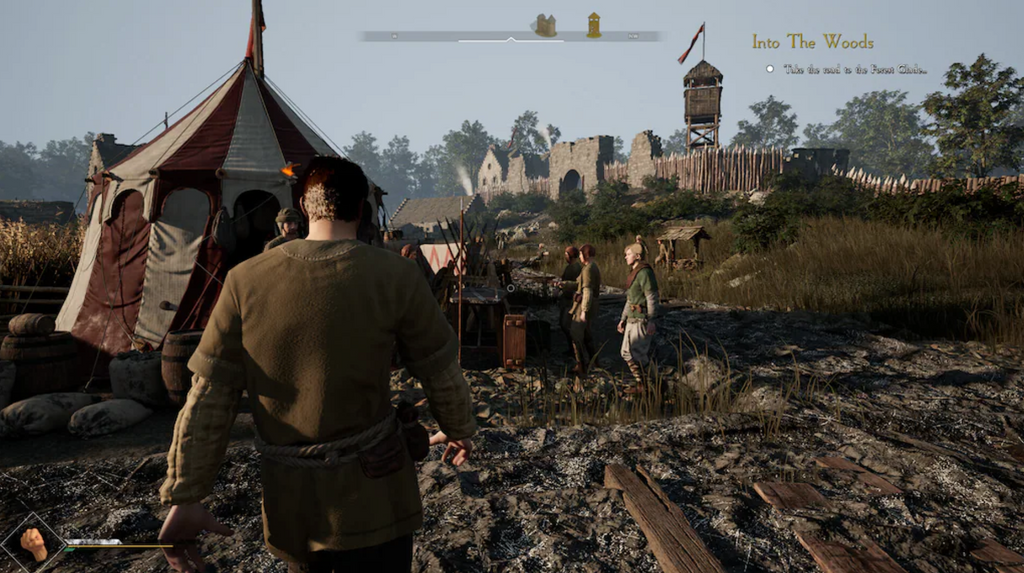Click the Forest Glade road objective entry
Screen dimensions: 1024x573
853,69
